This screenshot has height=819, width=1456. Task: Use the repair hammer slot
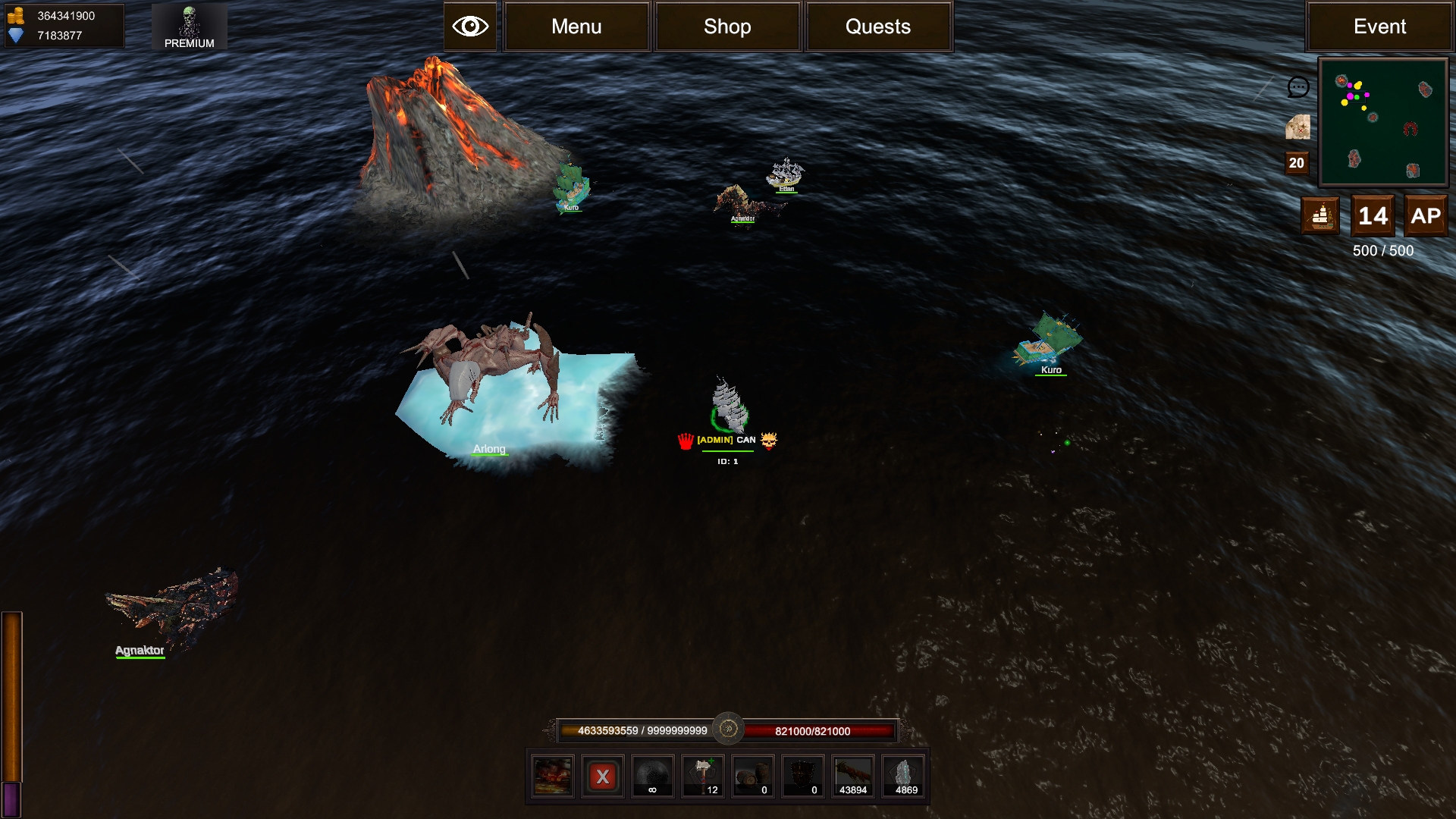pos(703,777)
